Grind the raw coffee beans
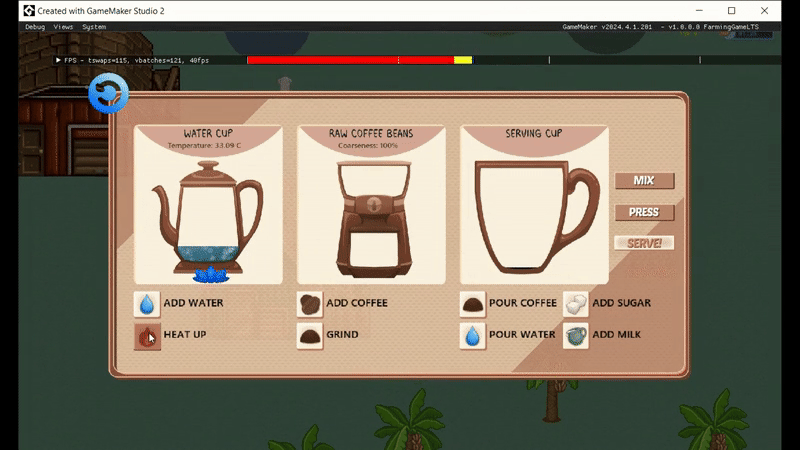The image size is (800, 450). tap(310, 335)
